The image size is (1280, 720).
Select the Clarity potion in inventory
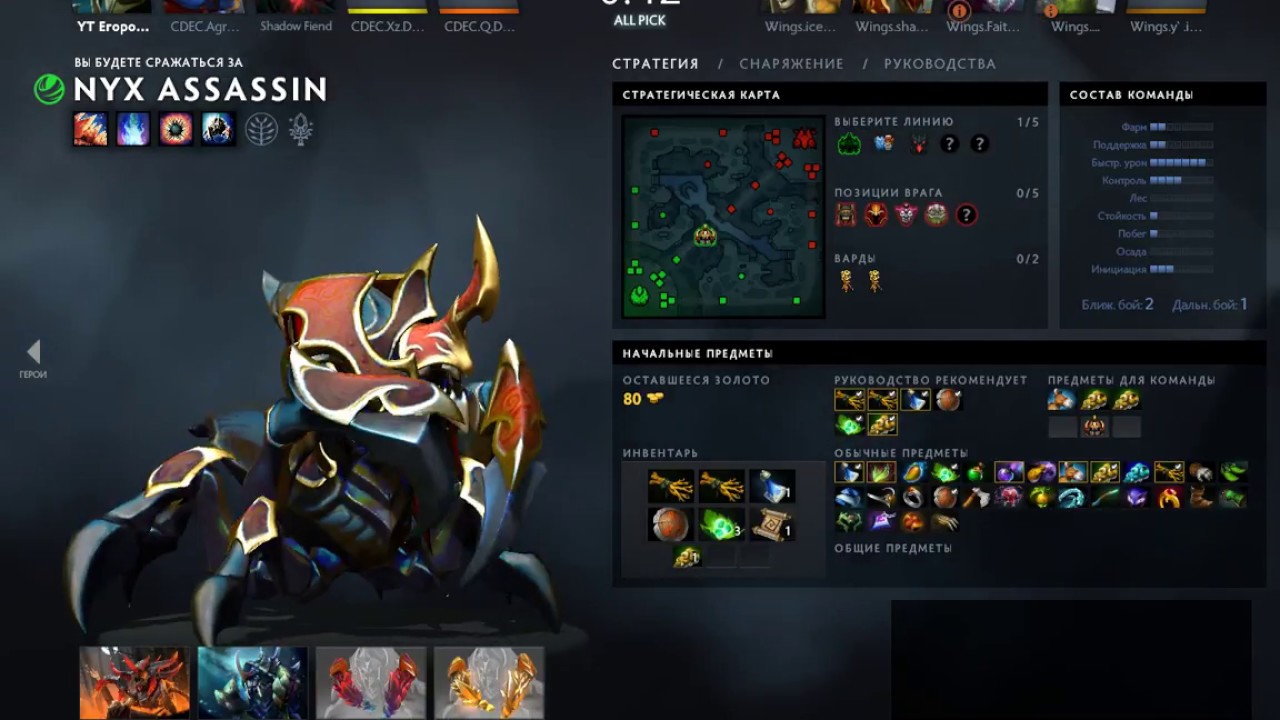[x=772, y=486]
